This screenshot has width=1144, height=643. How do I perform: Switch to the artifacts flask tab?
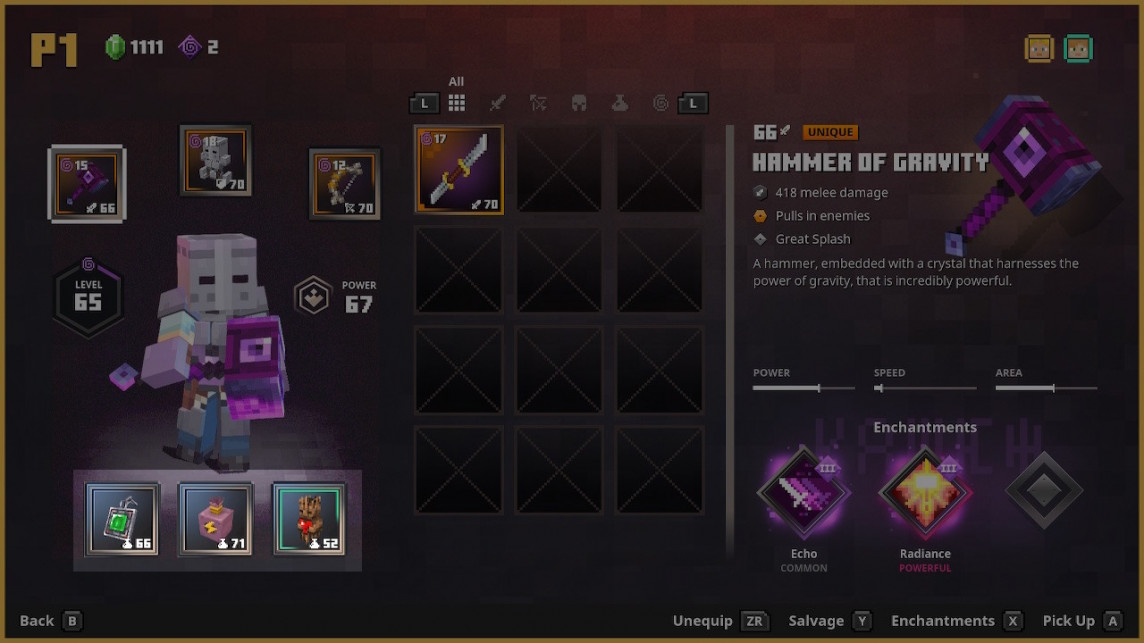coord(620,102)
